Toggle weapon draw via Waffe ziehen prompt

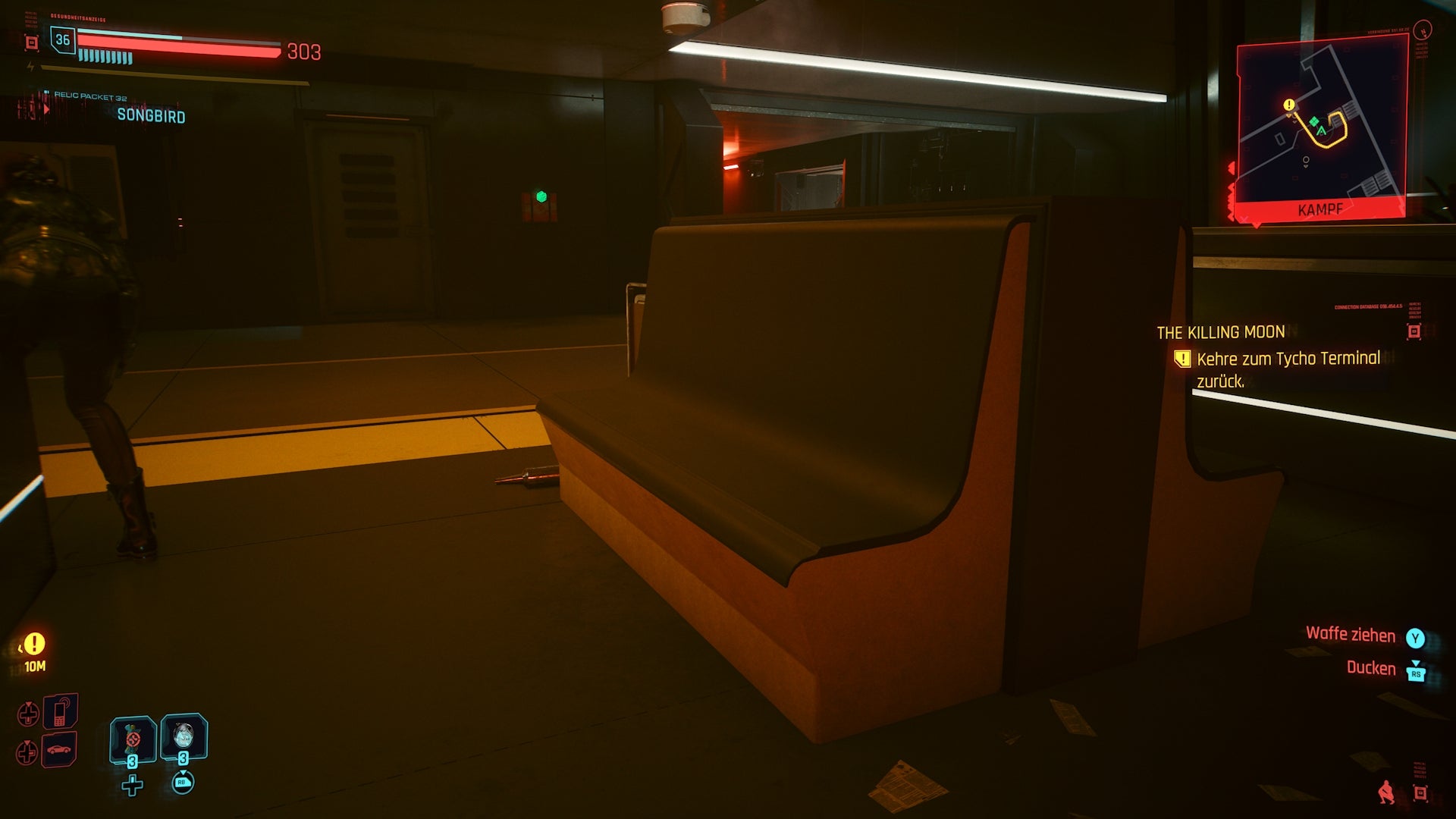[1352, 635]
